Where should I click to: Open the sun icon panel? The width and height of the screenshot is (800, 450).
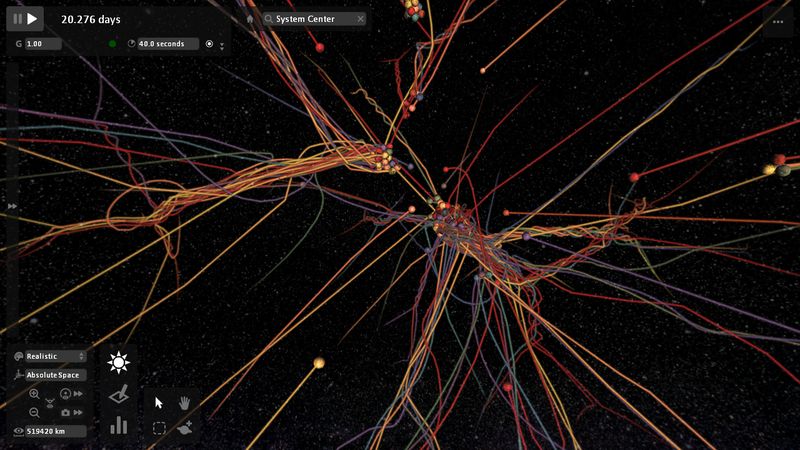point(120,362)
